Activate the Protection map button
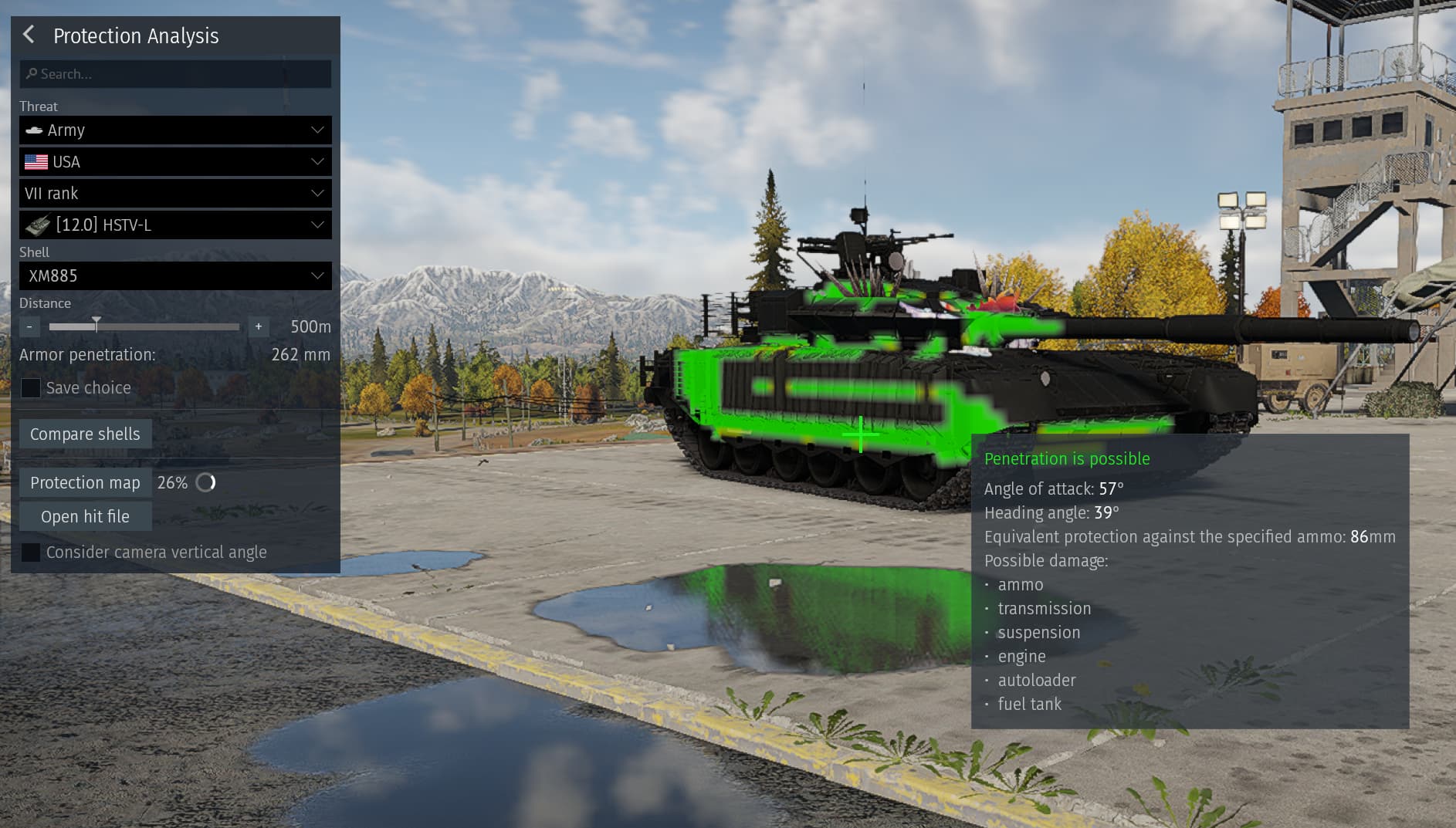Viewport: 1456px width, 828px height. tap(85, 483)
